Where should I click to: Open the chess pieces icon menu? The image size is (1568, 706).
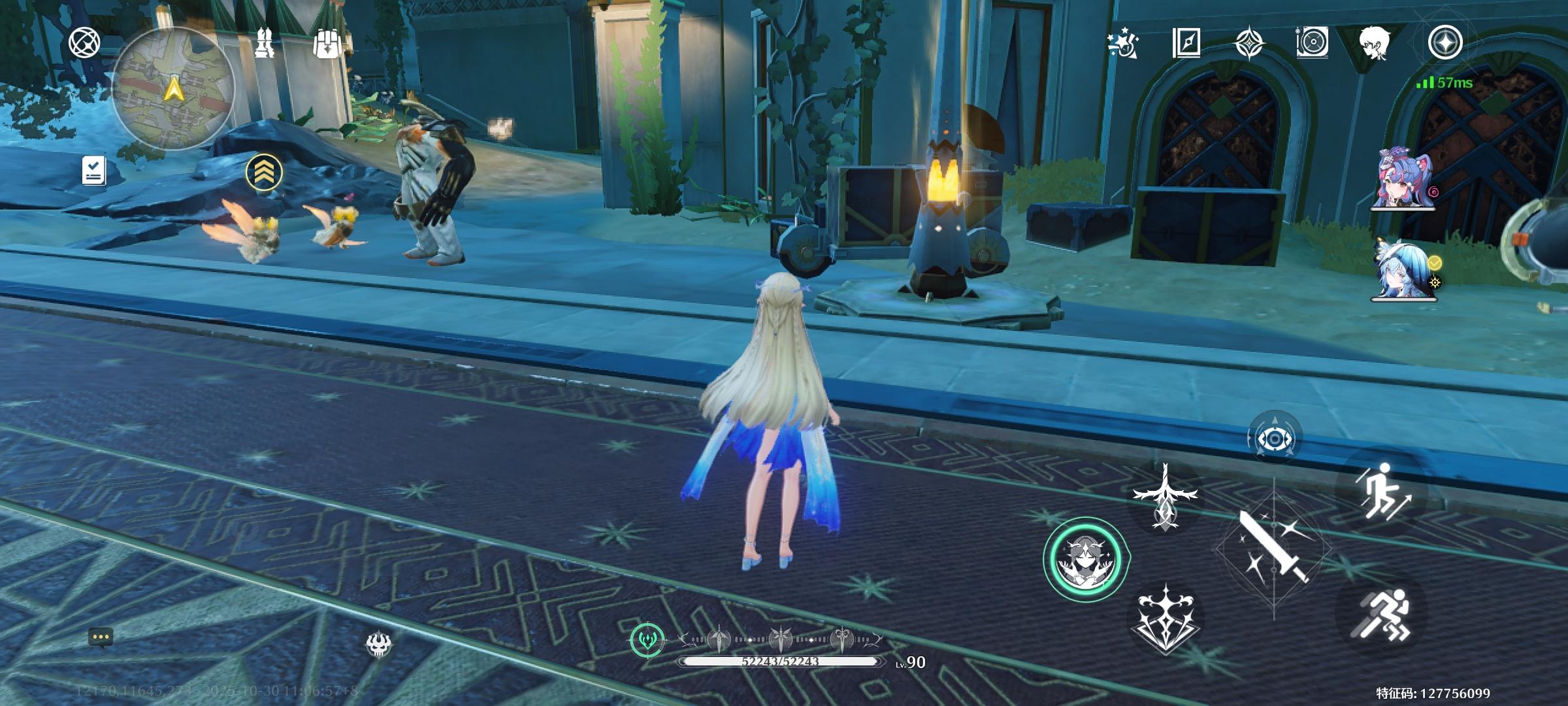tap(265, 43)
